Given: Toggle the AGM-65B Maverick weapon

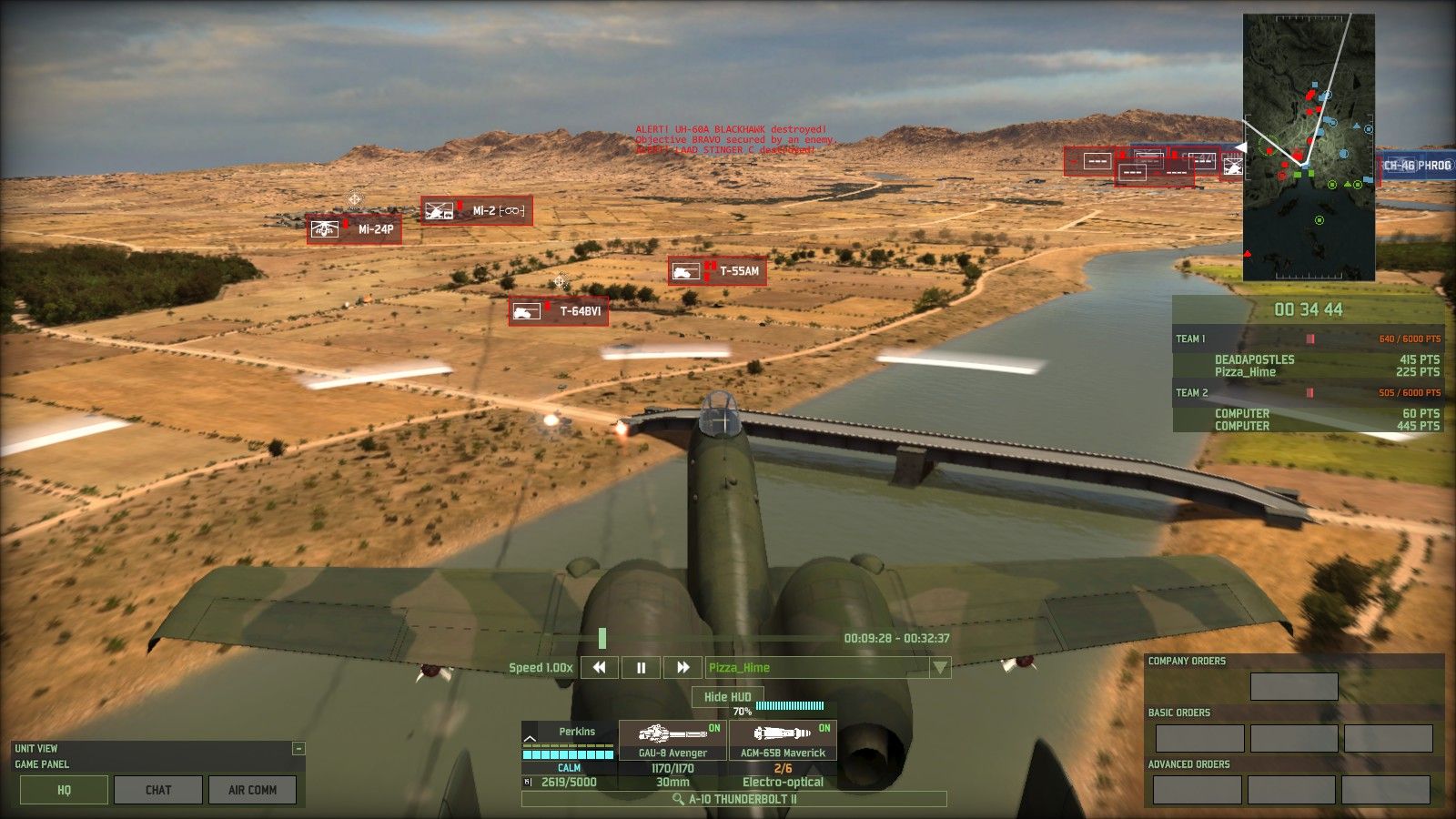Looking at the screenshot, I should coord(783,739).
